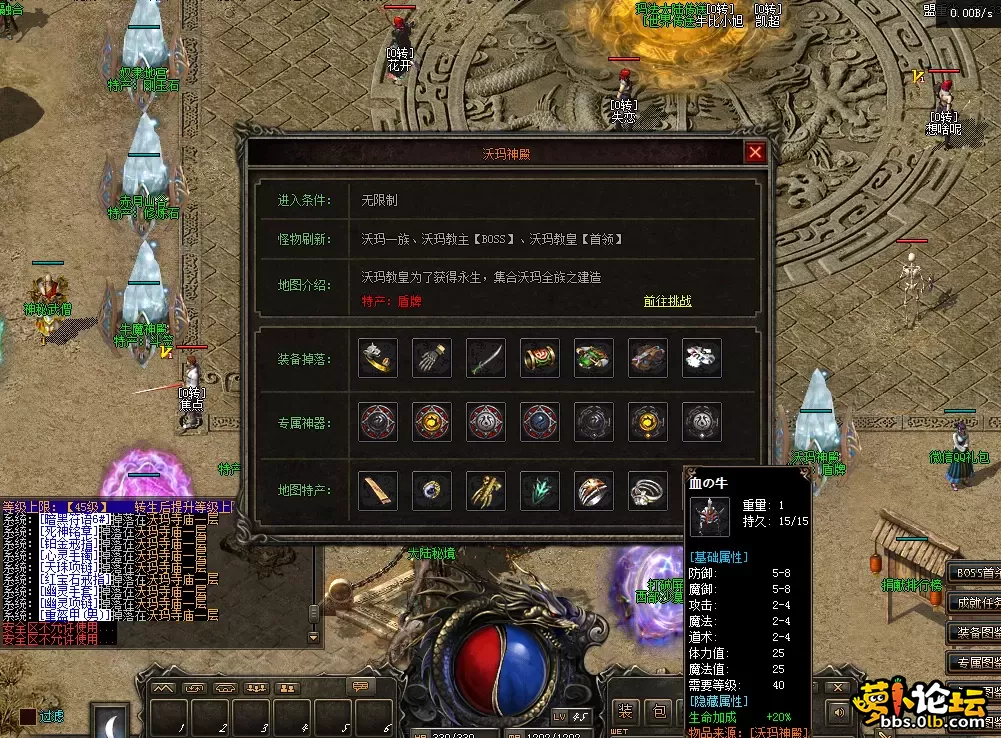Select the red-green scroll drop icon
1001x738 pixels.
(x=540, y=358)
